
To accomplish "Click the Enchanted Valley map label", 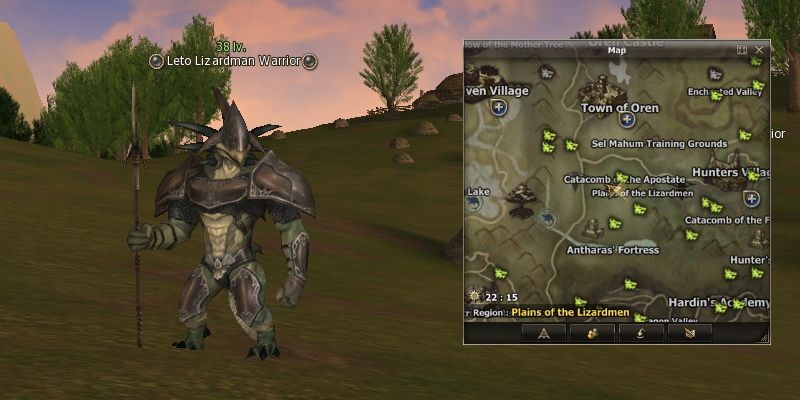I will point(724,92).
